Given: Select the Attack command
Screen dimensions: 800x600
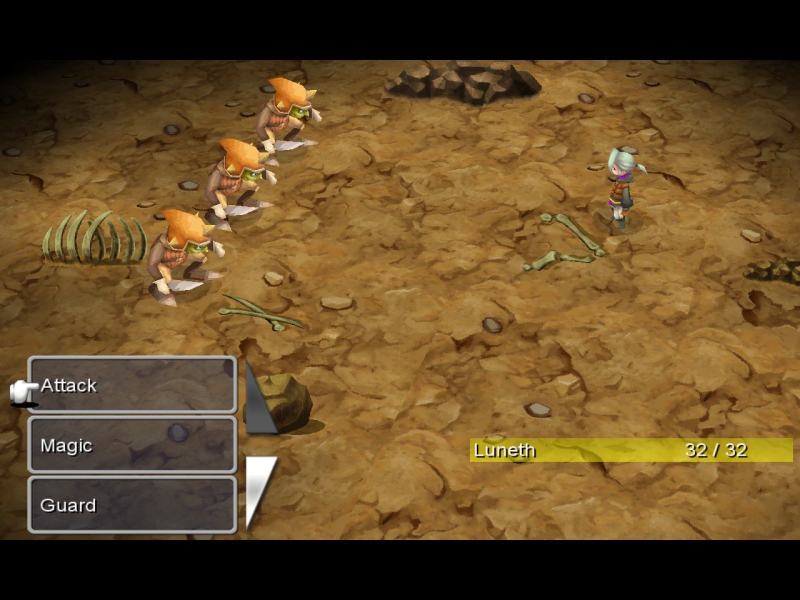Looking at the screenshot, I should (132, 385).
